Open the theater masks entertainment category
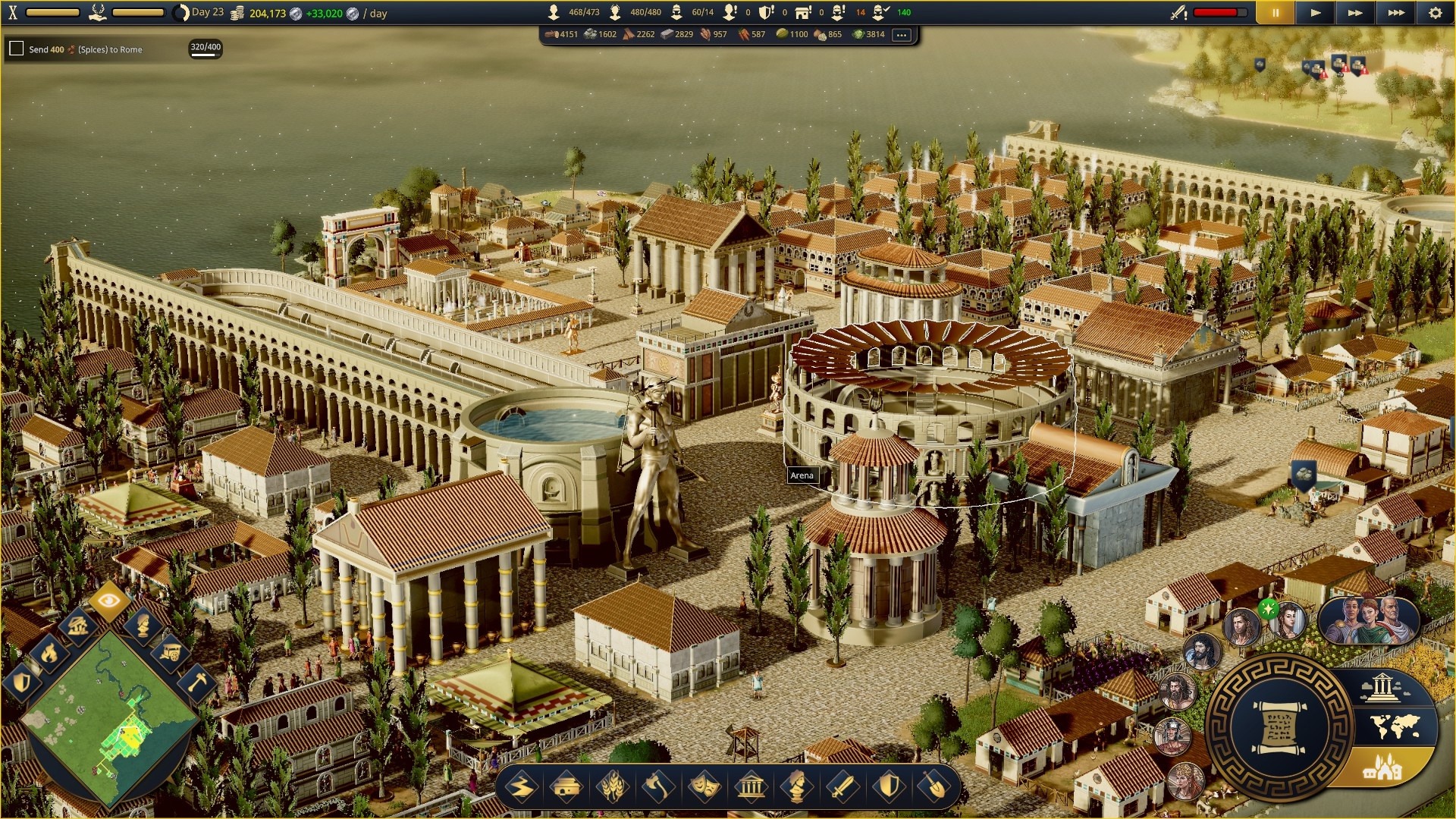Viewport: 1456px width, 819px height. click(704, 787)
